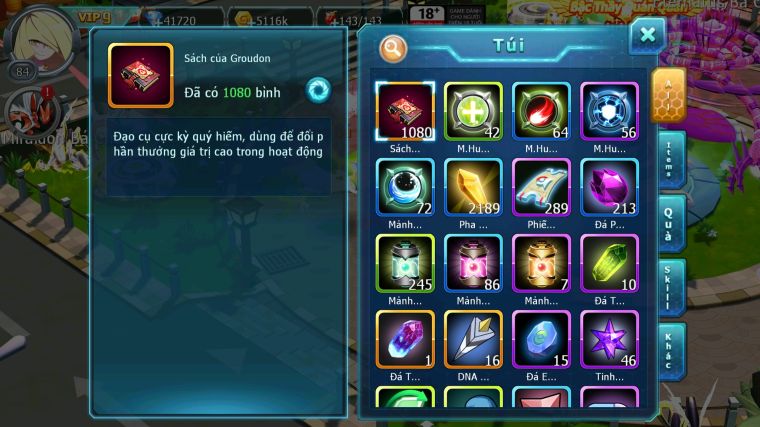Select the purple gem stack of 213

click(609, 187)
